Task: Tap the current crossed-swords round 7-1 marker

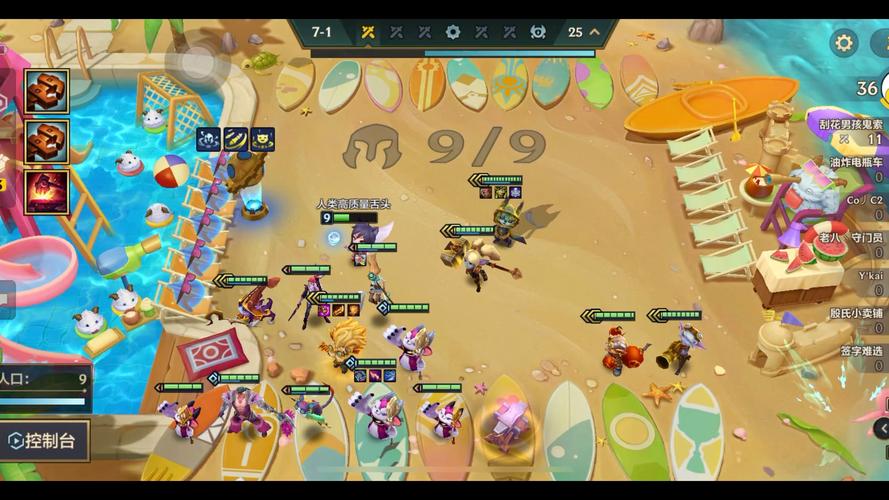Action: coord(368,32)
